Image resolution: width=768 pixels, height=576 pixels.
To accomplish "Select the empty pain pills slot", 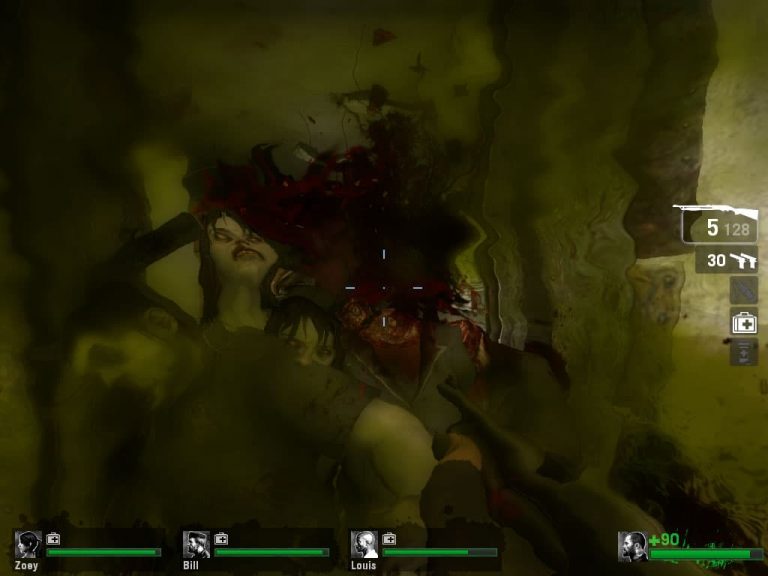I will click(743, 352).
